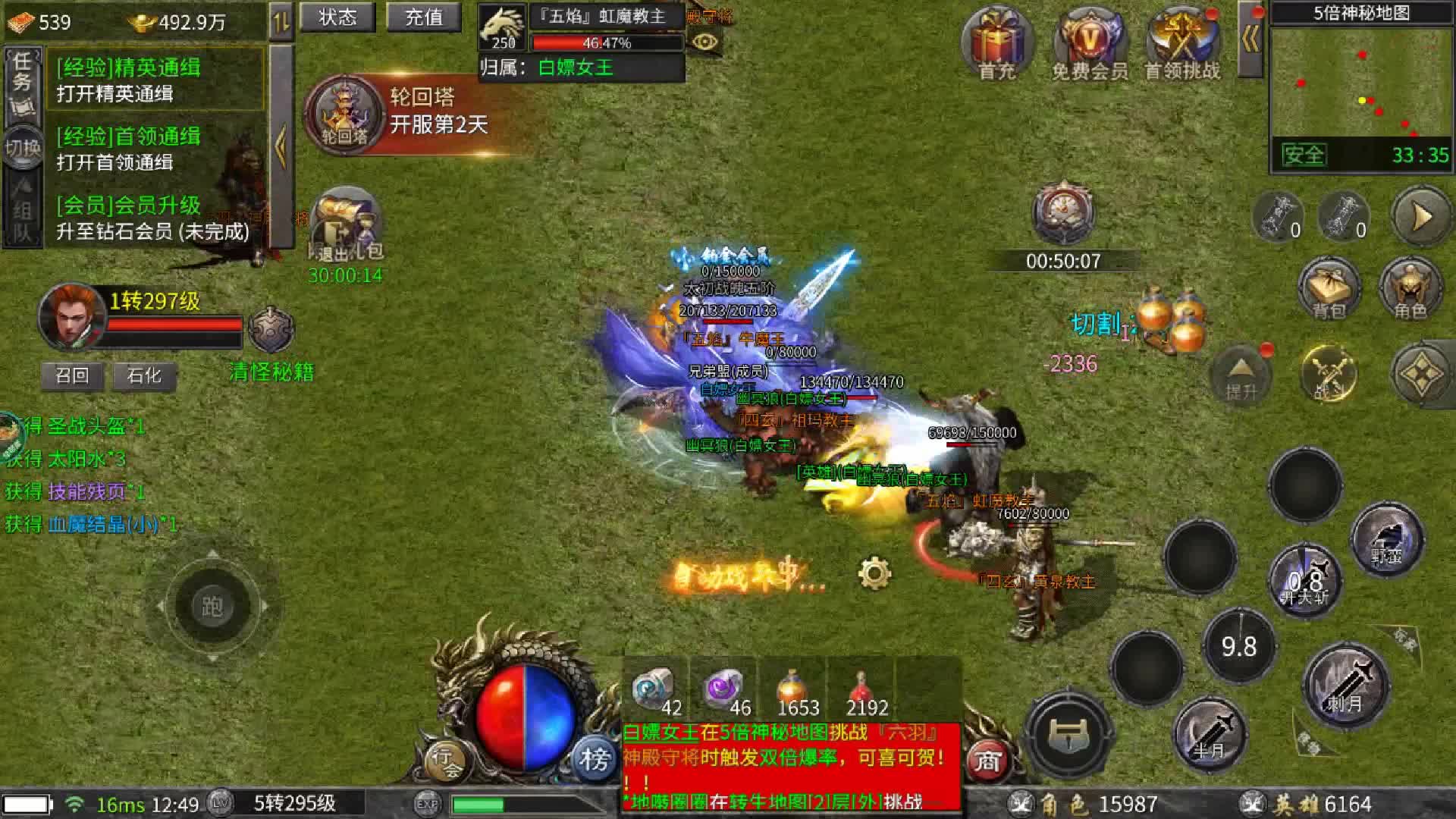This screenshot has width=1456, height=819.
Task: Open the 首领挑战 boss challenge icon
Action: [1181, 44]
